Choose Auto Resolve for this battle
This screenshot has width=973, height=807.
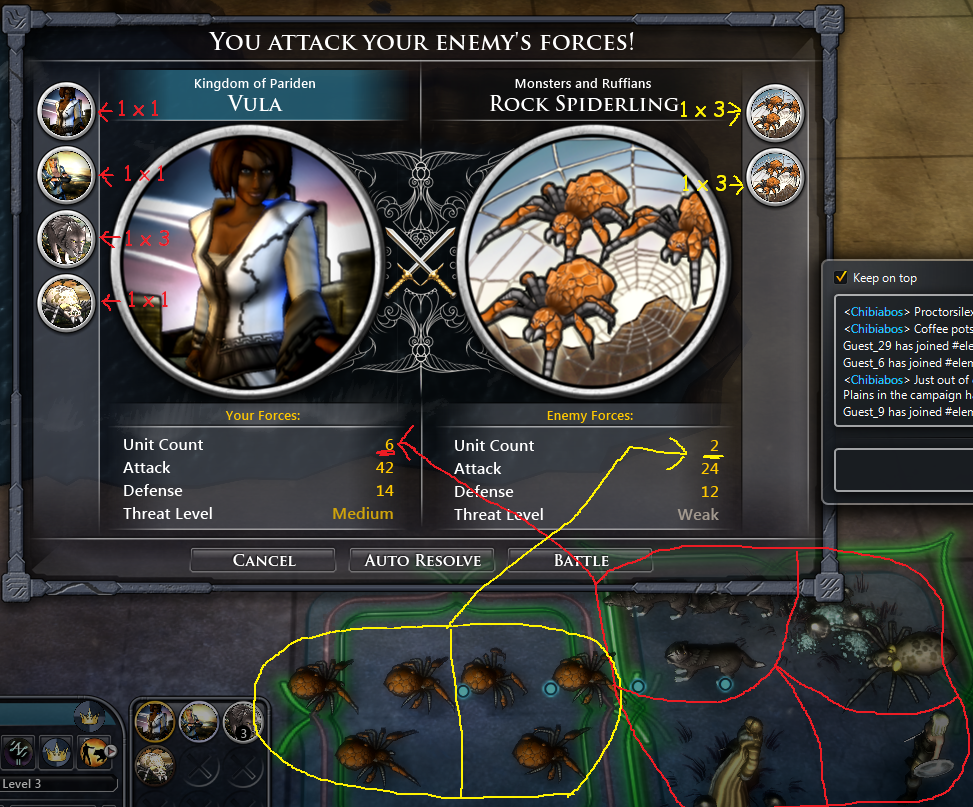point(422,560)
